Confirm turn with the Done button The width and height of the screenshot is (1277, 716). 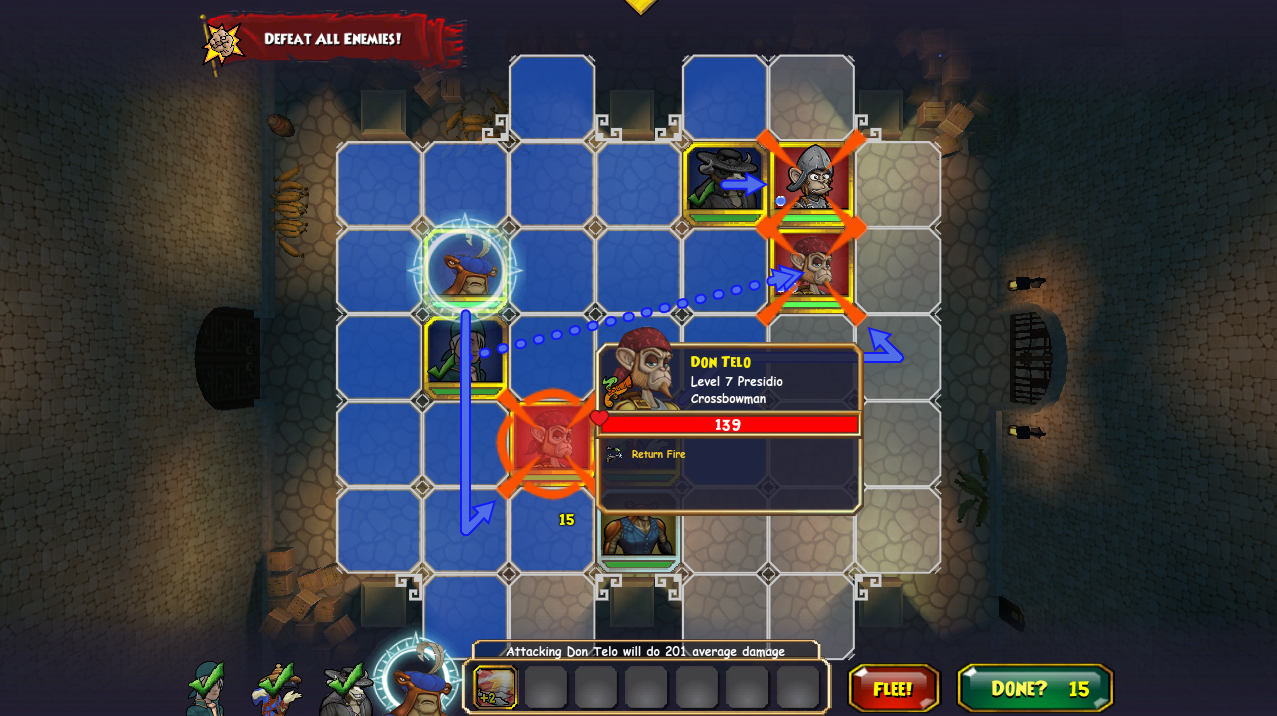pyautogui.click(x=1034, y=688)
